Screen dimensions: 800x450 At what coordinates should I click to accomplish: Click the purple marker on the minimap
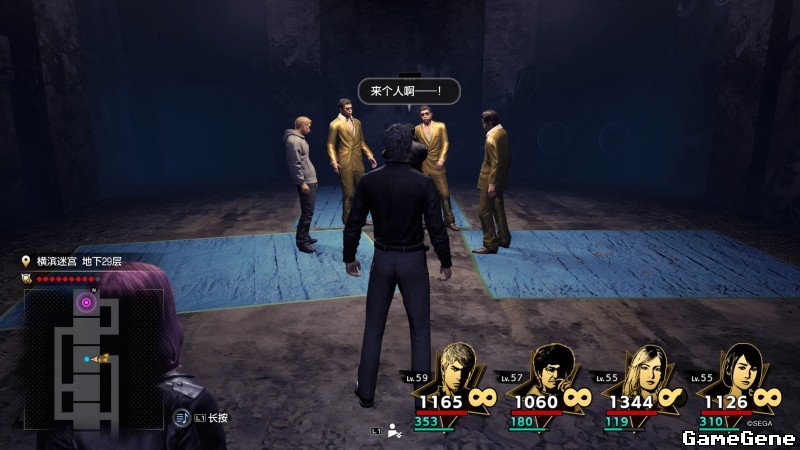pos(86,301)
